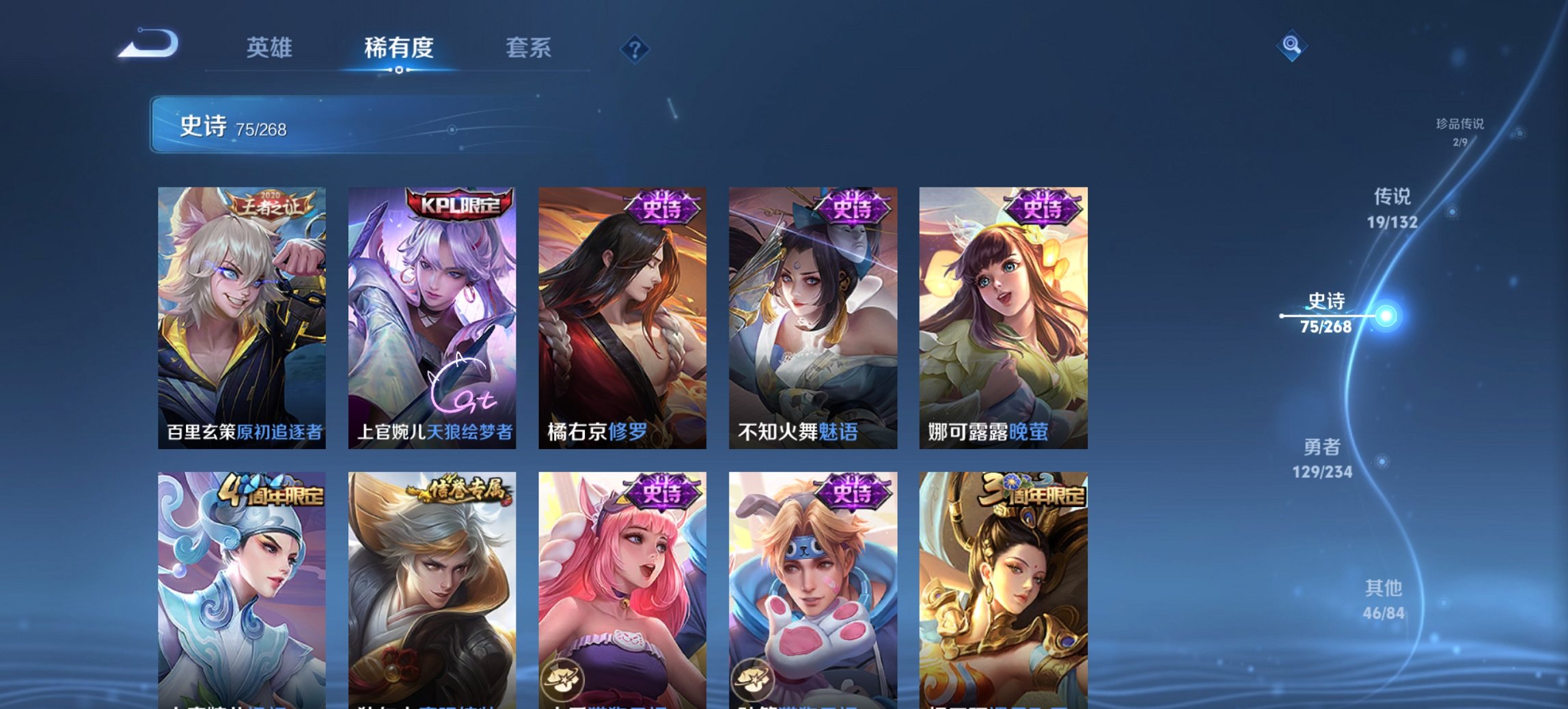1568x709 pixels.
Task: Select the 稀有度 tab
Action: click(399, 48)
